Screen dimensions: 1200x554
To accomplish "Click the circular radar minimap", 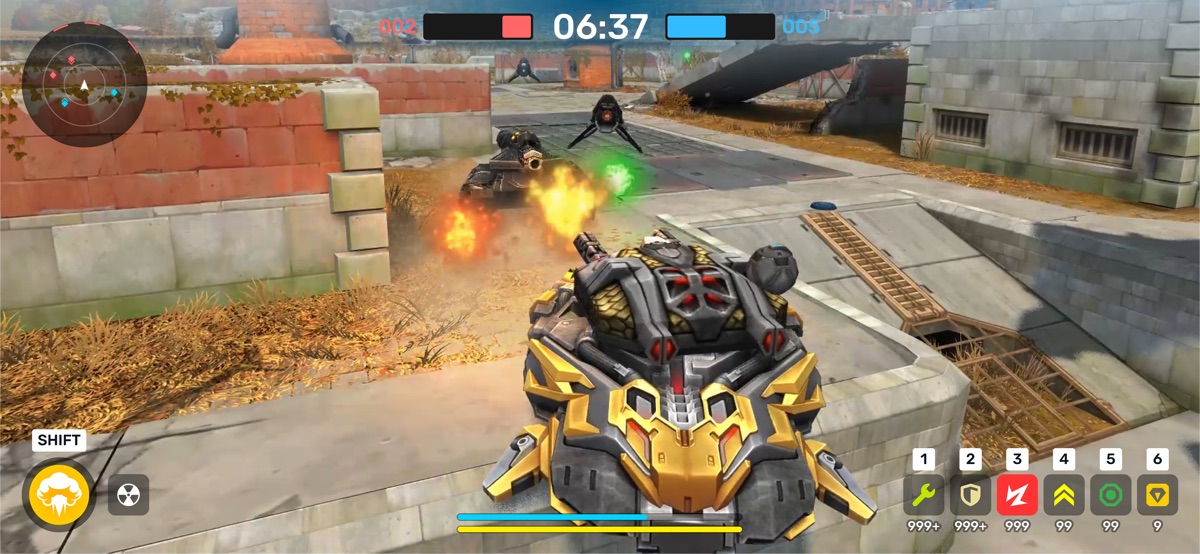I will pyautogui.click(x=84, y=85).
